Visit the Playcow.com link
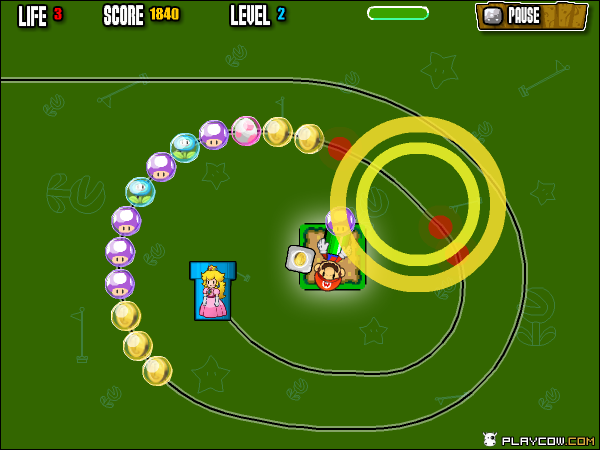Viewport: 600px width, 450px height. pos(538,439)
